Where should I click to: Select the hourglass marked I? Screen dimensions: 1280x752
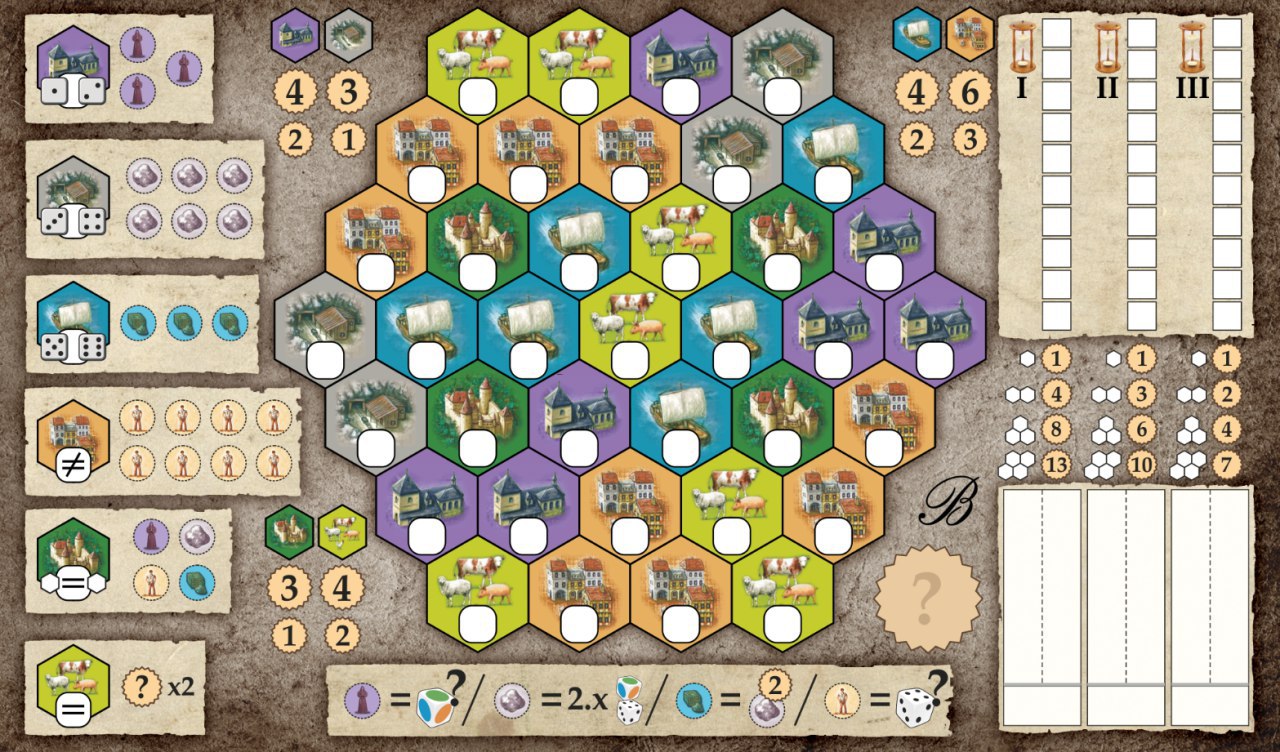[x=1021, y=50]
